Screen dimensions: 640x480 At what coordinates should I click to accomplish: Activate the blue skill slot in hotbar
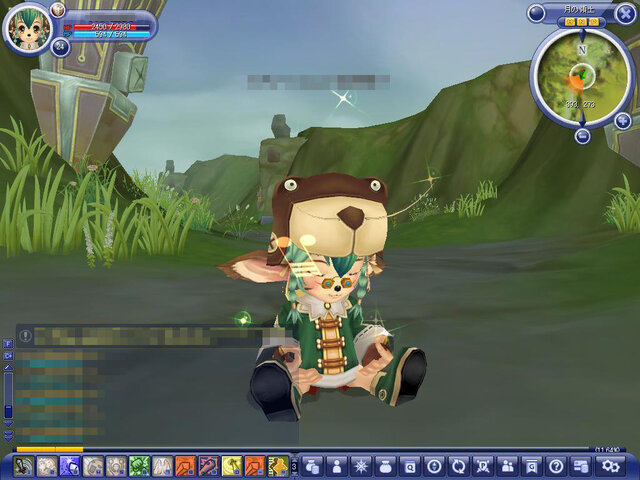[70, 466]
